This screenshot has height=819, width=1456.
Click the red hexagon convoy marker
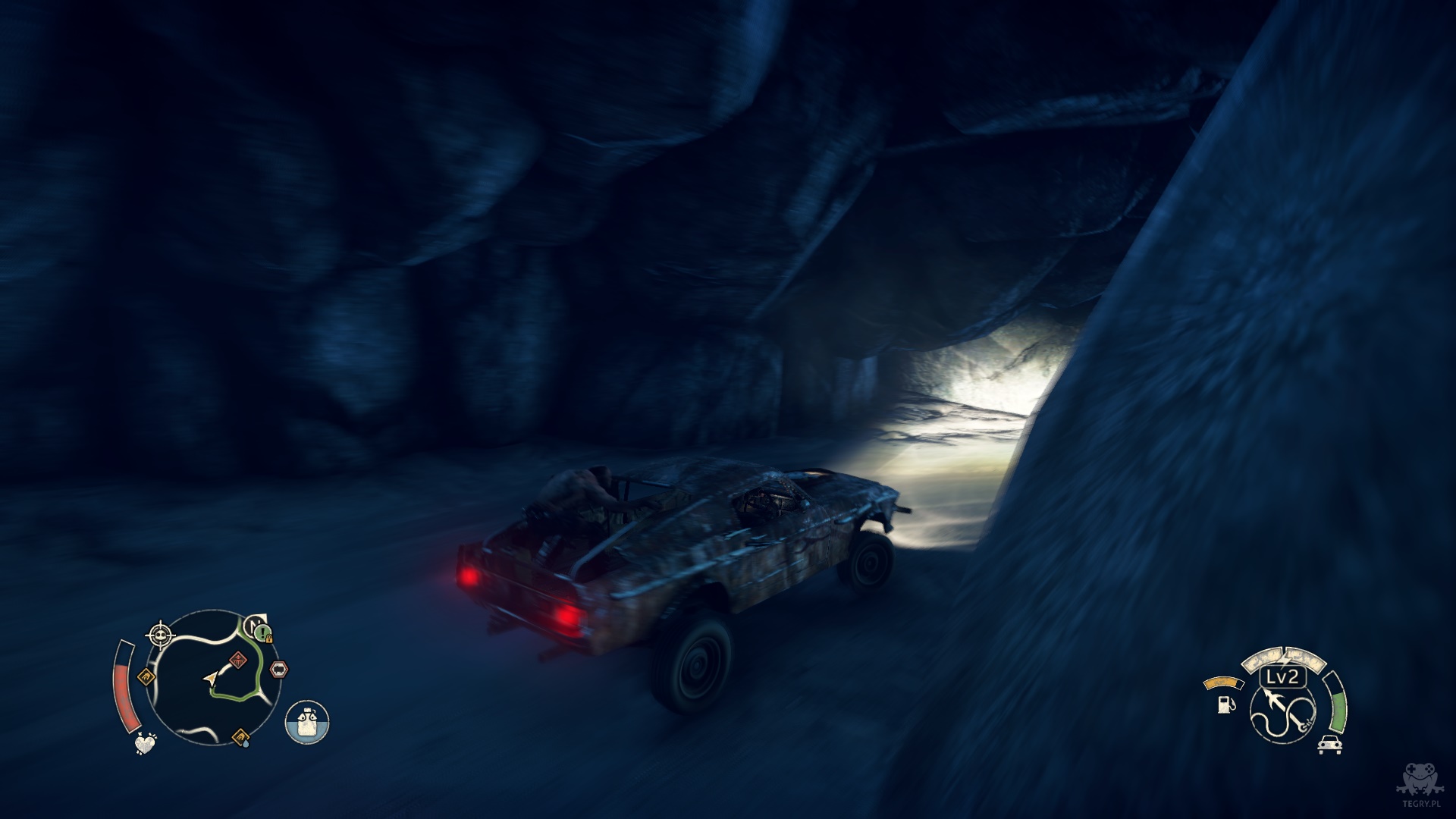pos(278,670)
